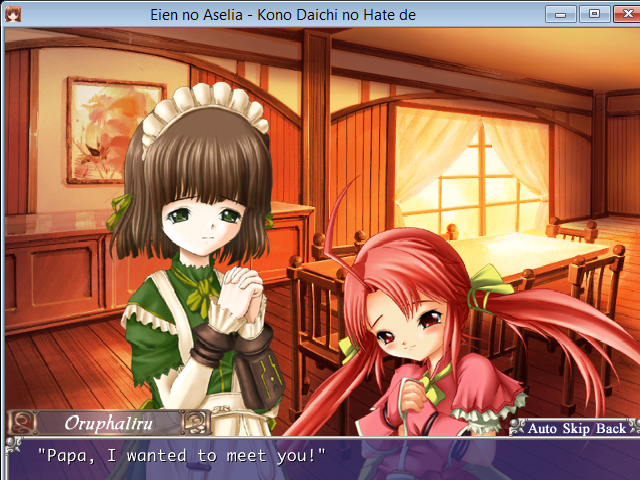Enable Auto text advance mode
Screen dimensions: 640x480
pos(543,428)
